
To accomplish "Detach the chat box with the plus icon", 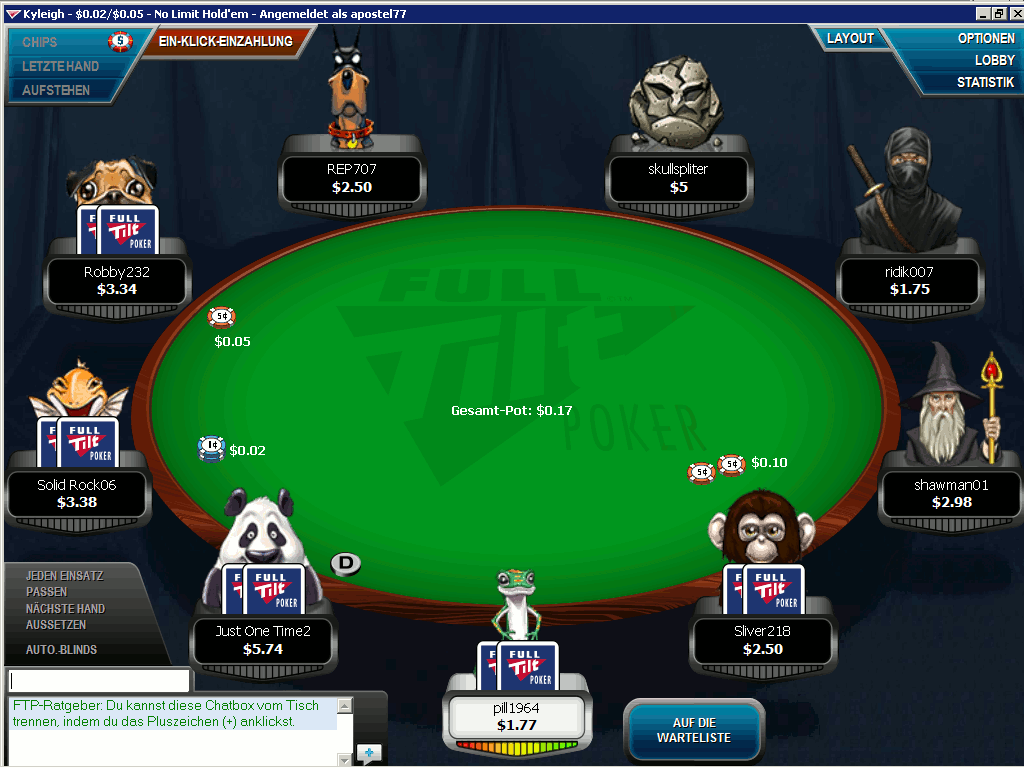I will click(368, 753).
